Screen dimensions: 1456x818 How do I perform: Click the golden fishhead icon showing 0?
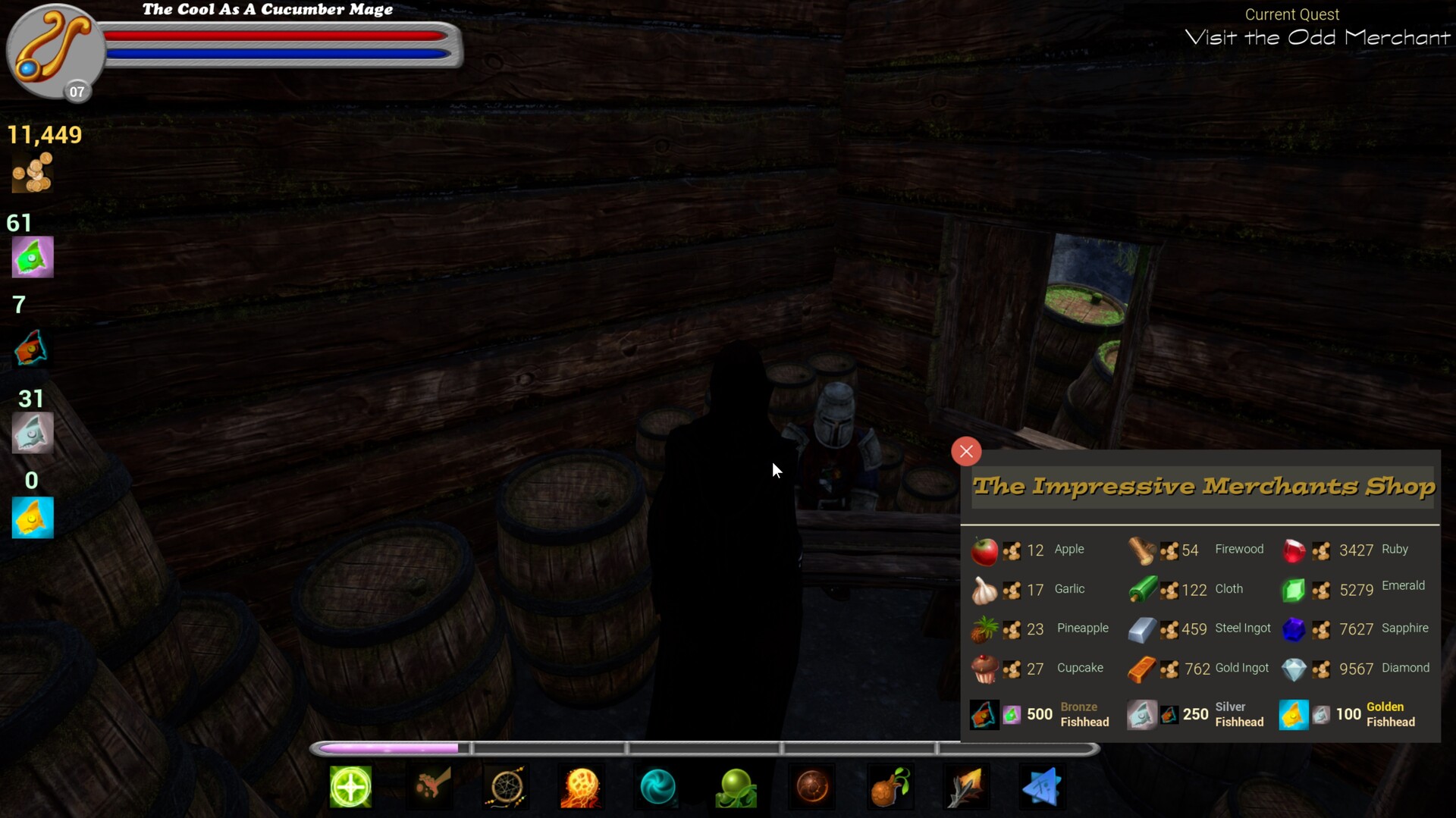(32, 517)
